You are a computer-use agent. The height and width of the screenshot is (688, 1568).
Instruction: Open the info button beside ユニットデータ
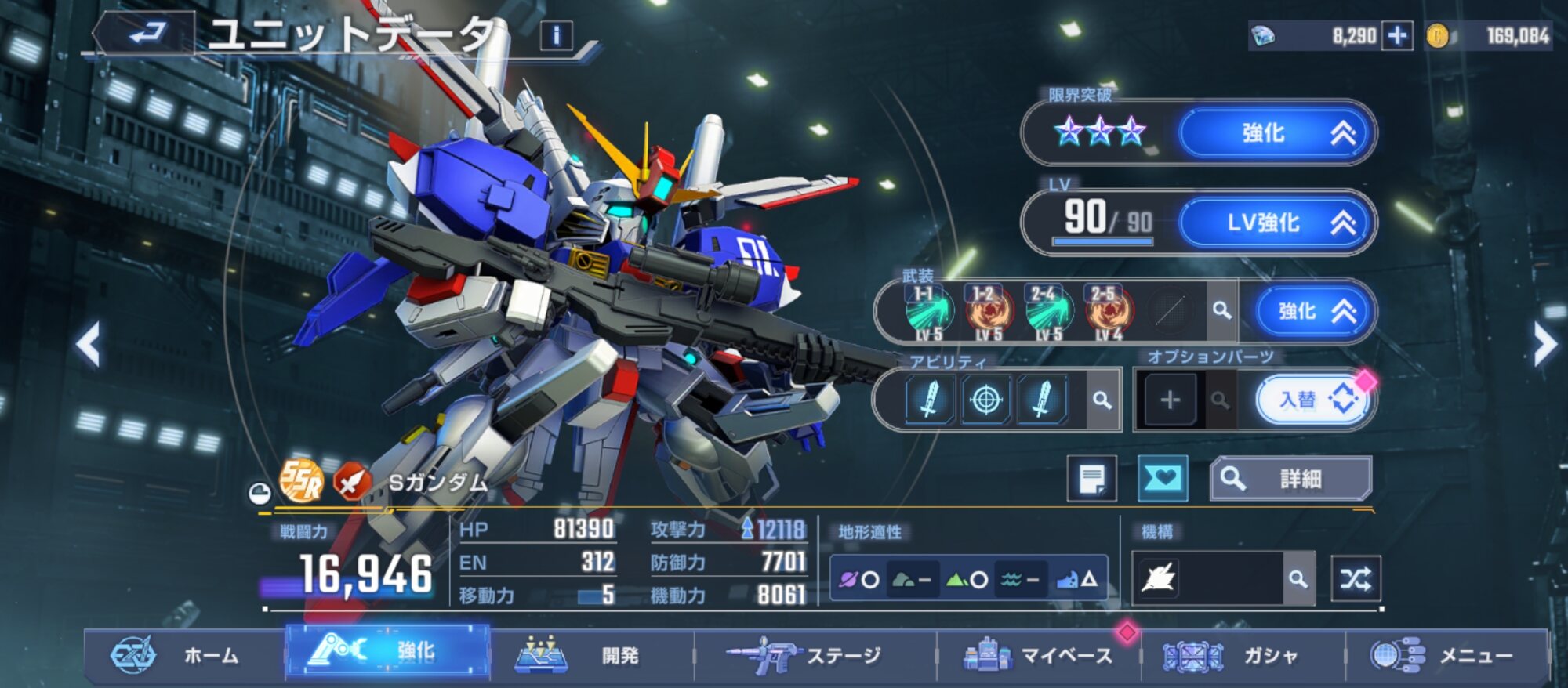click(556, 35)
